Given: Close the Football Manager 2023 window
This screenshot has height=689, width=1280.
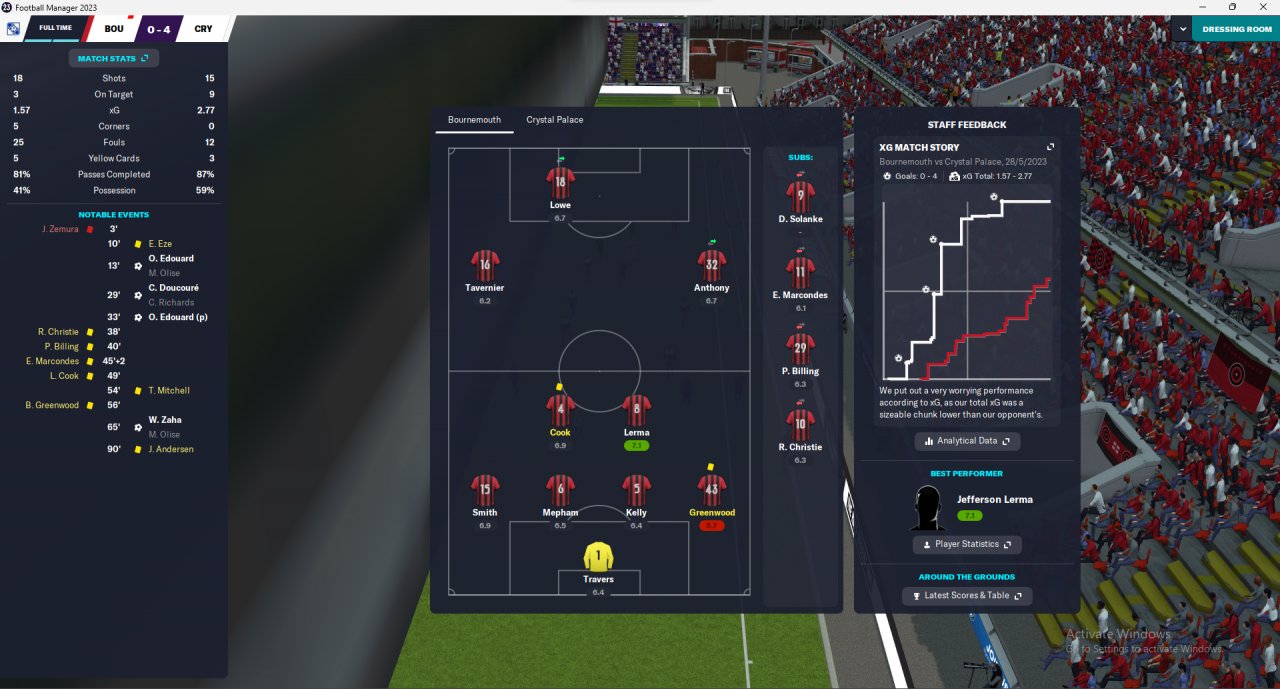Looking at the screenshot, I should point(1261,7).
